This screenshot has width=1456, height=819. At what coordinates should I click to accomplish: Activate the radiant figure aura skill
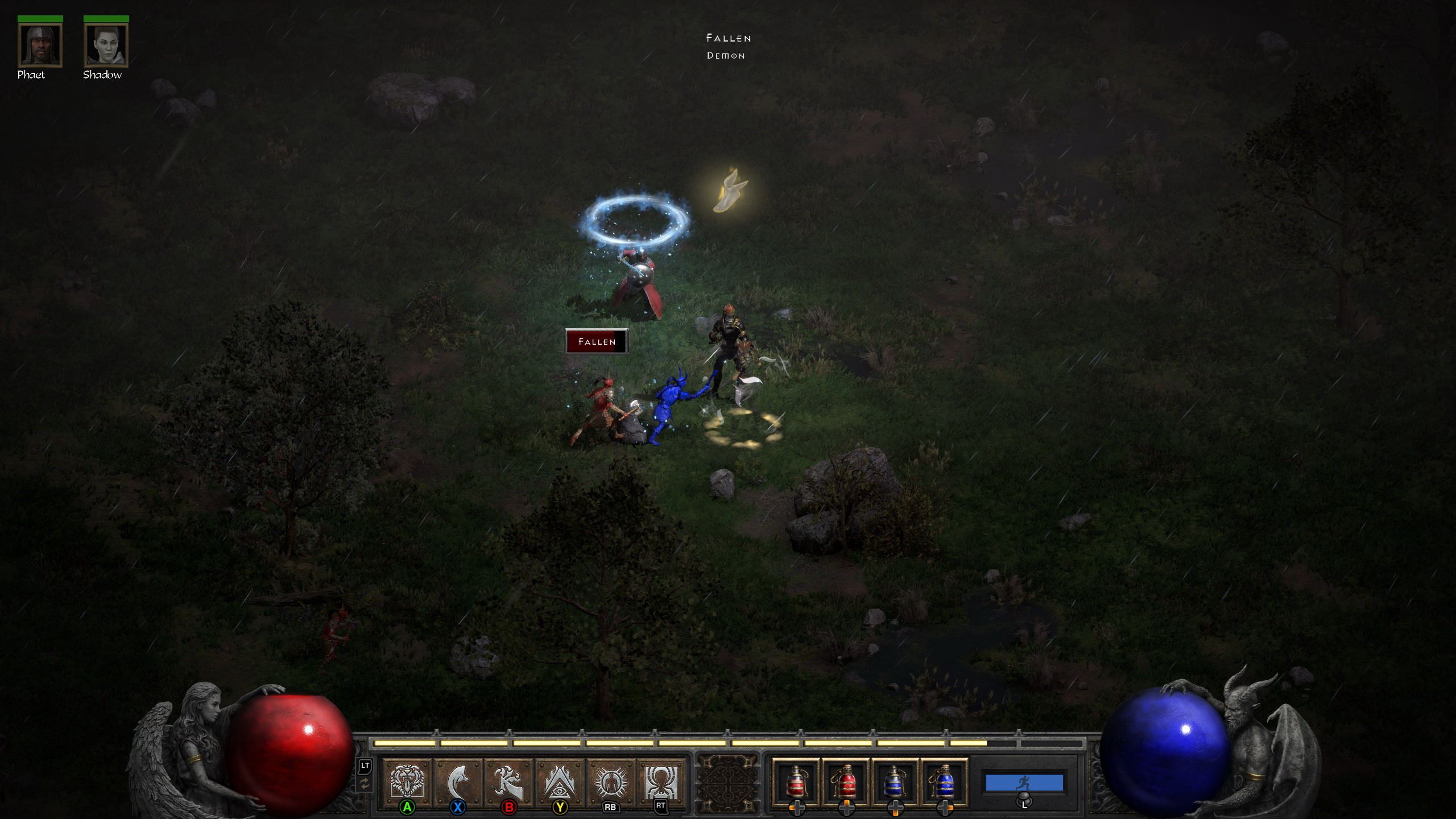pyautogui.click(x=610, y=782)
